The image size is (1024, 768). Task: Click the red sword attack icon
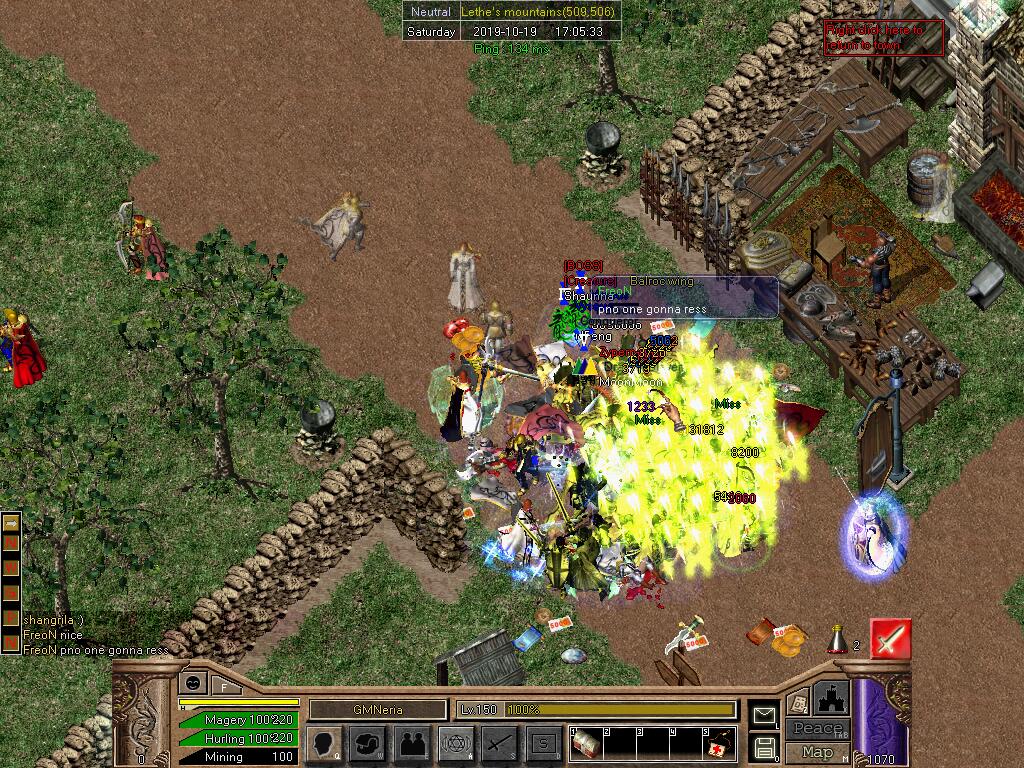890,638
